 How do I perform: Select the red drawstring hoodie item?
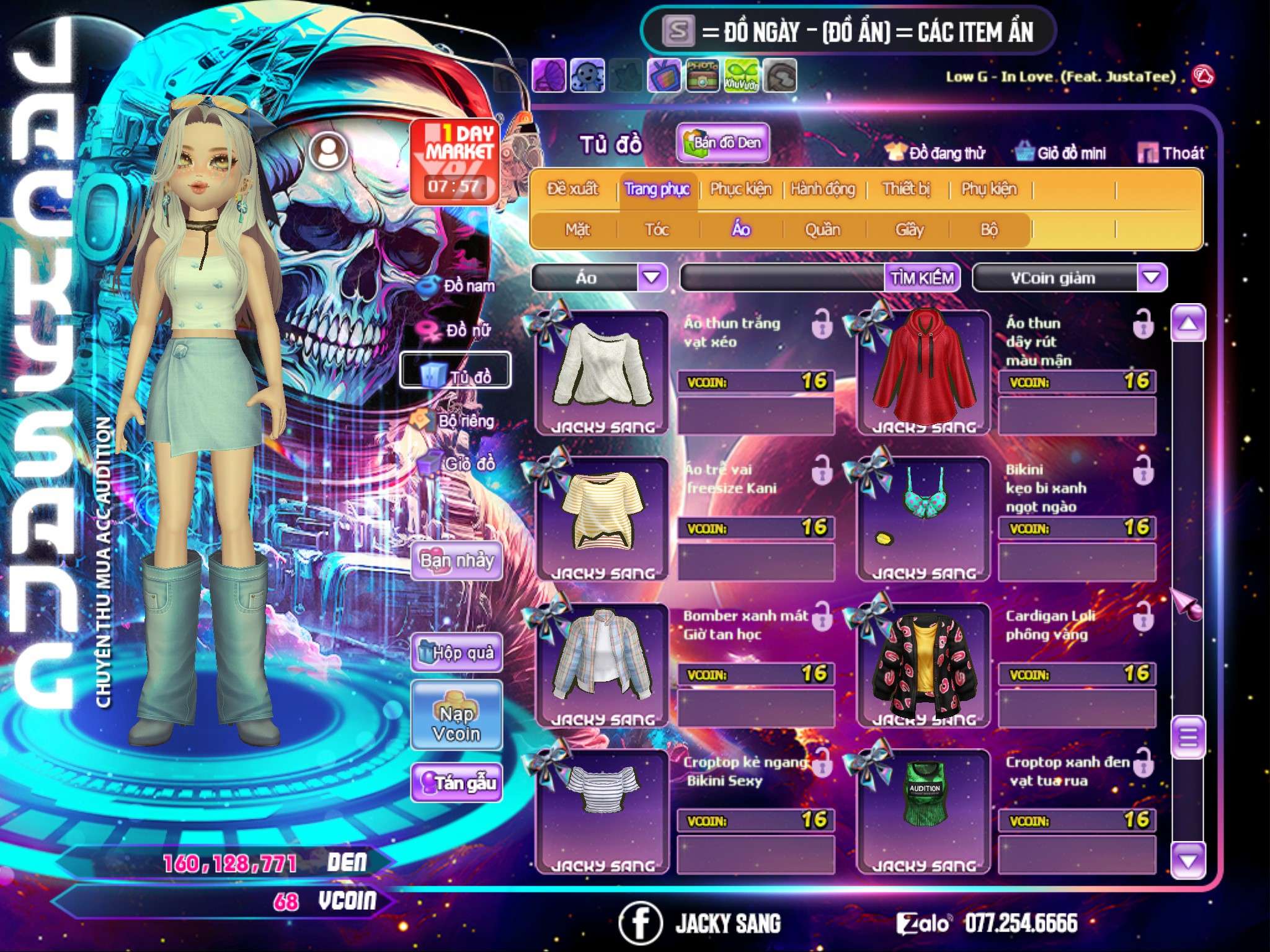point(924,372)
